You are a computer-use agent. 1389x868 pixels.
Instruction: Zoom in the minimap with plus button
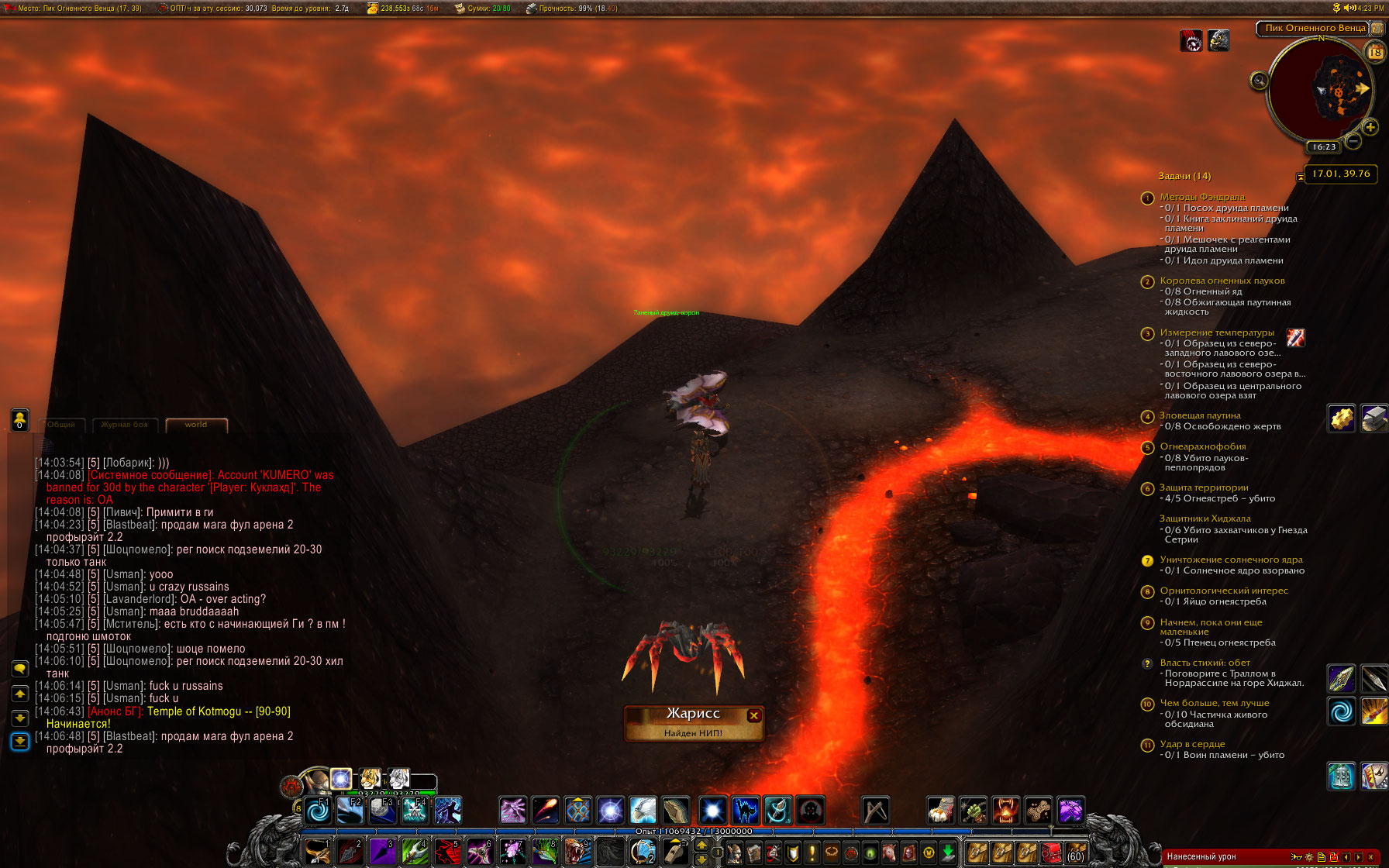click(1370, 127)
